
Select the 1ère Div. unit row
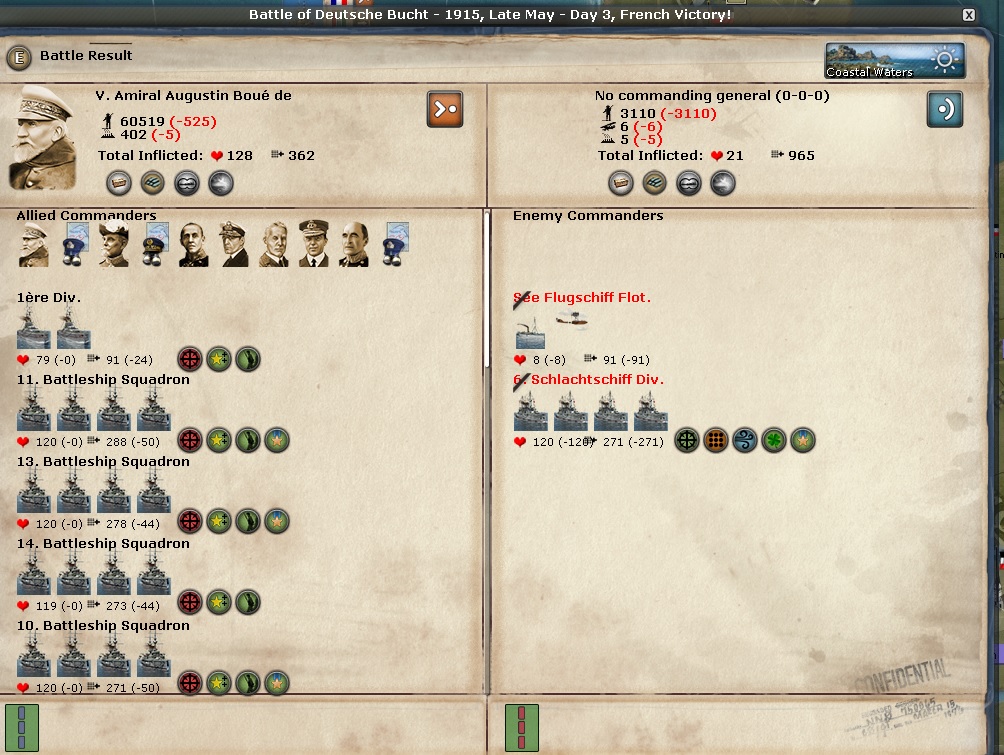(49, 298)
